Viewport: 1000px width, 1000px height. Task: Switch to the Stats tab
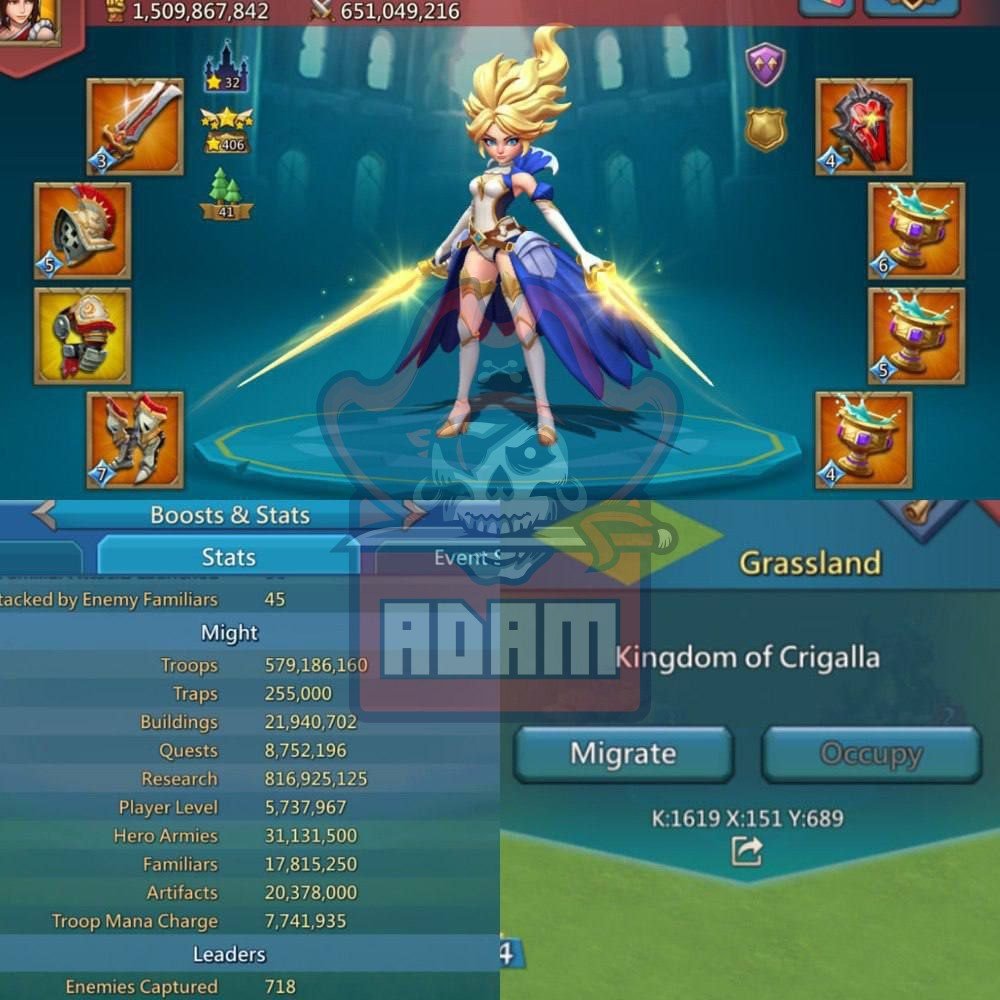pos(228,557)
